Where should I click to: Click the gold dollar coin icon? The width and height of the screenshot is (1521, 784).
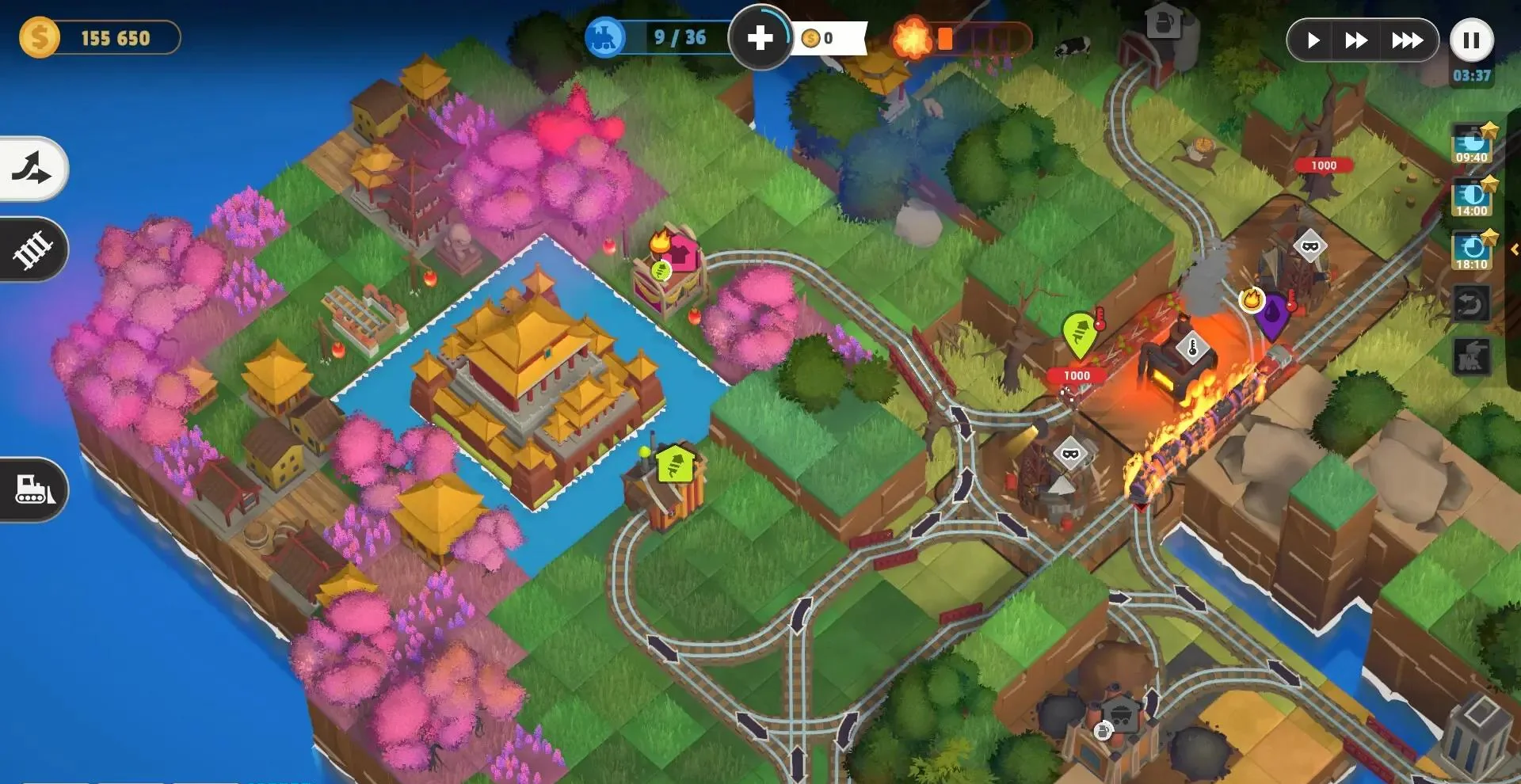39,38
